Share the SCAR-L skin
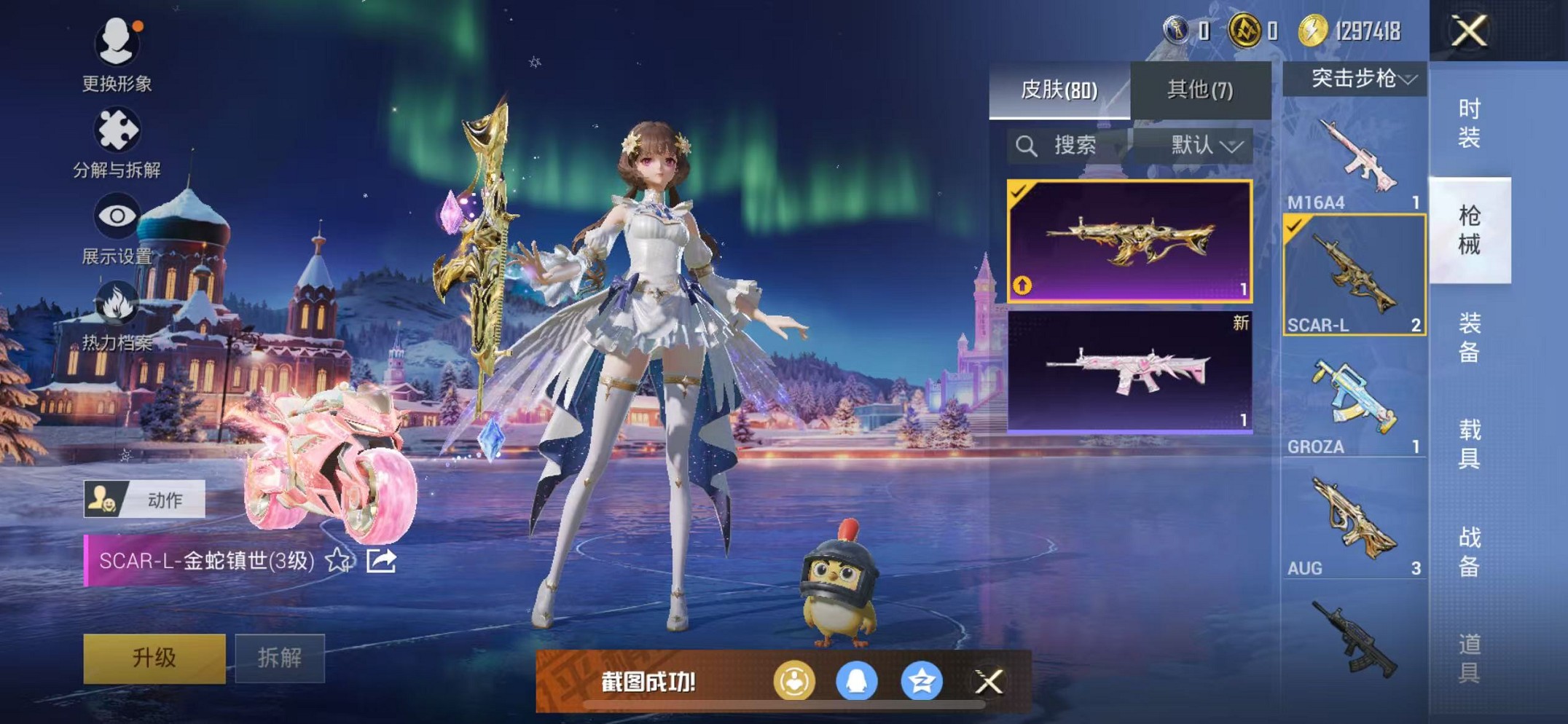Screen dimensions: 1568x724 (381, 560)
